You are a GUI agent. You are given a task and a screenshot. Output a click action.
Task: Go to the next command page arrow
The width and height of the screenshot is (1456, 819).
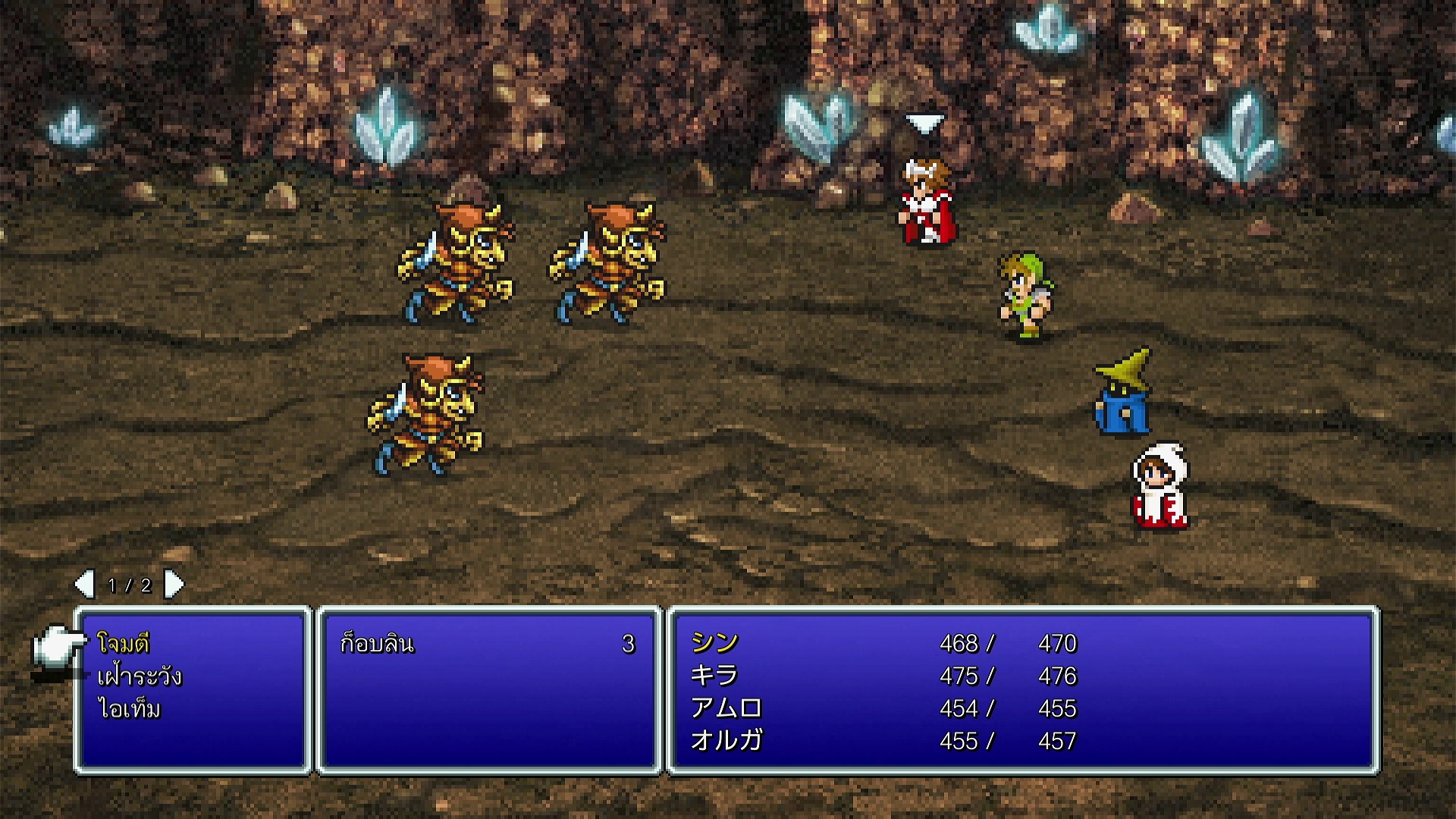pos(174,585)
